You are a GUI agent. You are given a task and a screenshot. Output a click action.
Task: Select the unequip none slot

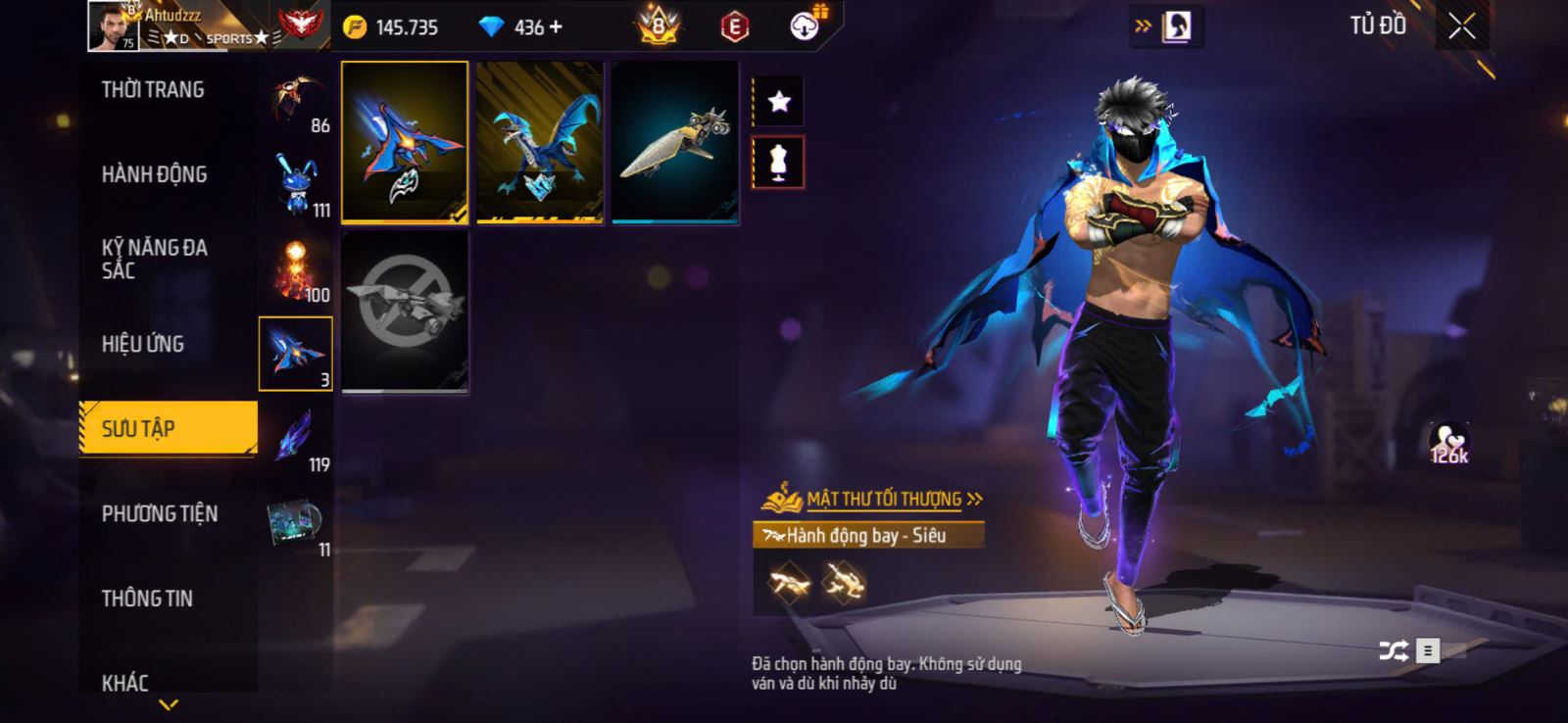click(x=405, y=312)
